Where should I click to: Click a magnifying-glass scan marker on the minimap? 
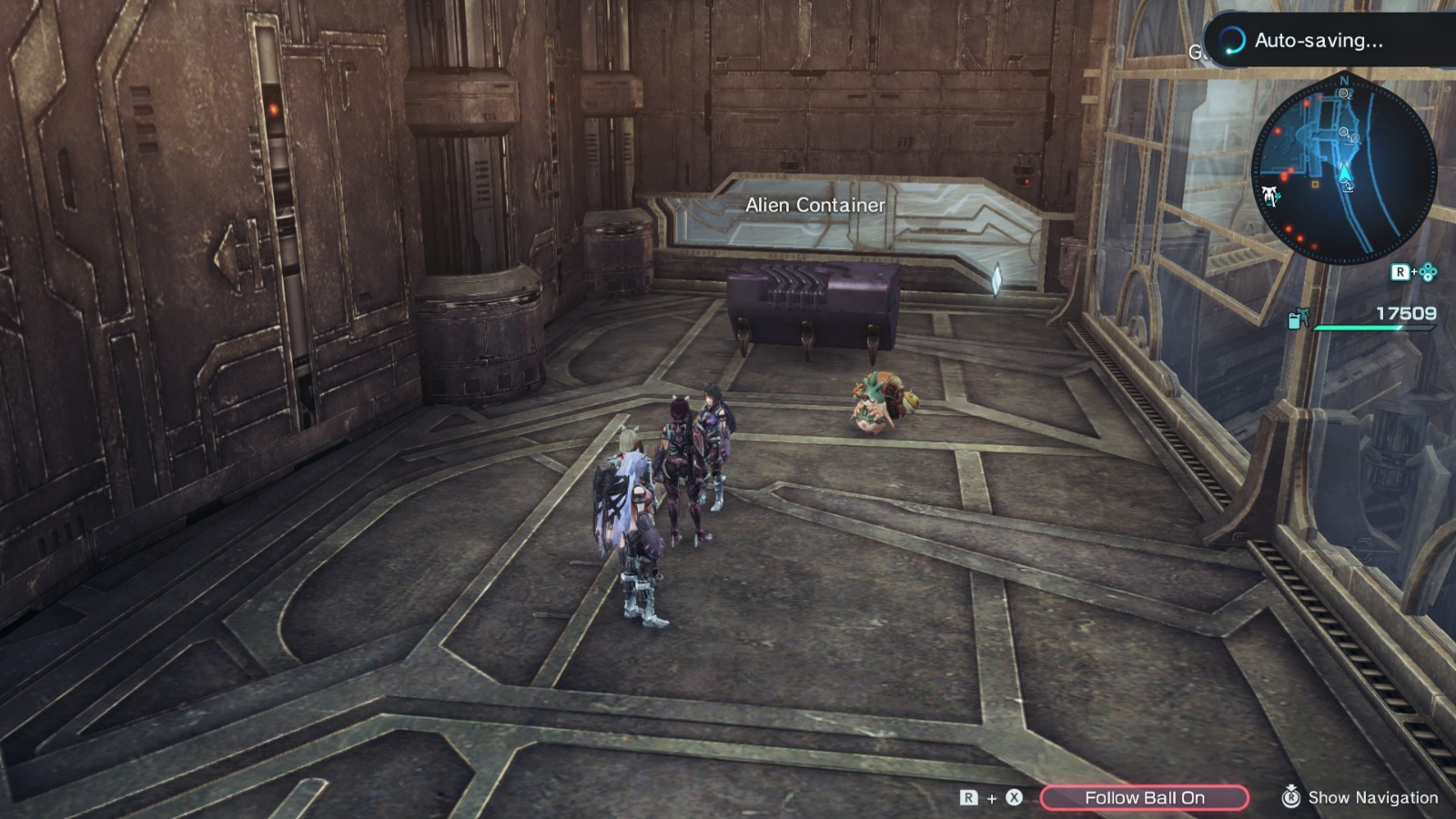pyautogui.click(x=1343, y=131)
